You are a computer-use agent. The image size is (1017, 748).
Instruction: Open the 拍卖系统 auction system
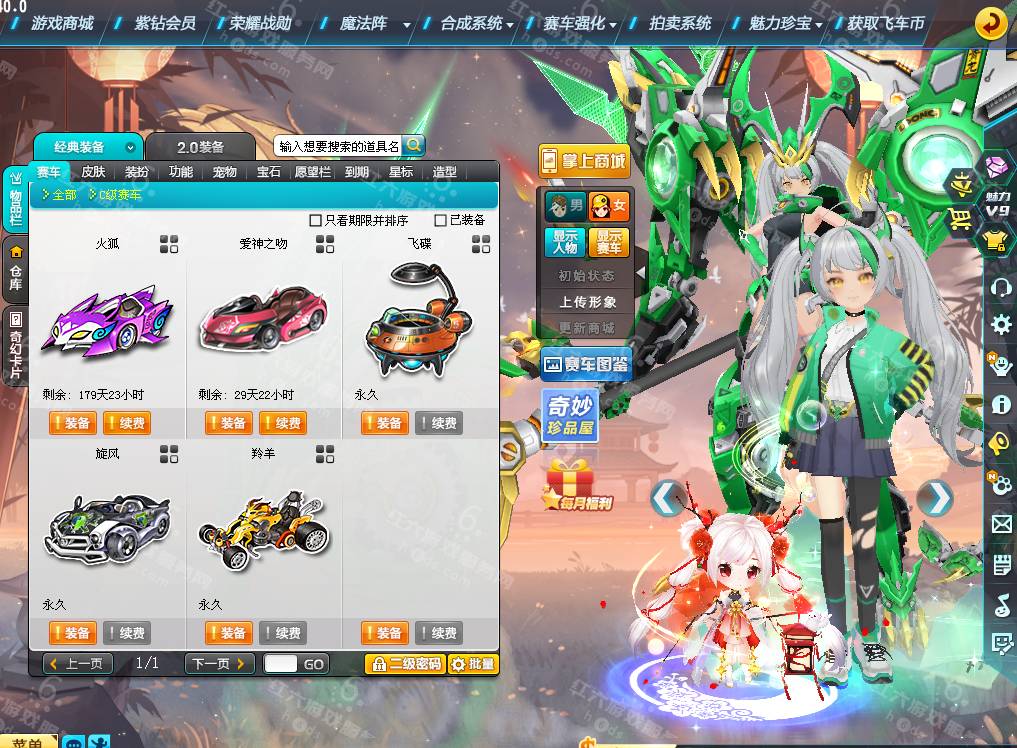[680, 22]
